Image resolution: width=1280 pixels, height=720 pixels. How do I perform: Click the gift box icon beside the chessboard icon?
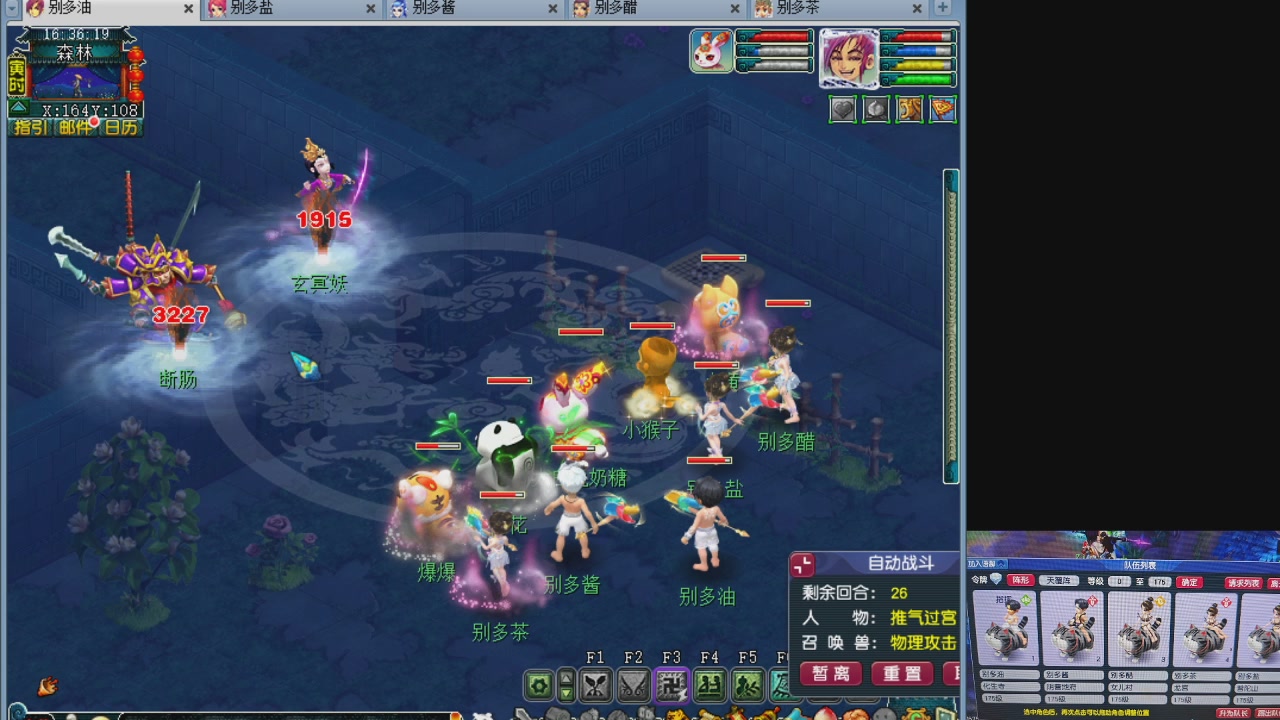(876, 109)
